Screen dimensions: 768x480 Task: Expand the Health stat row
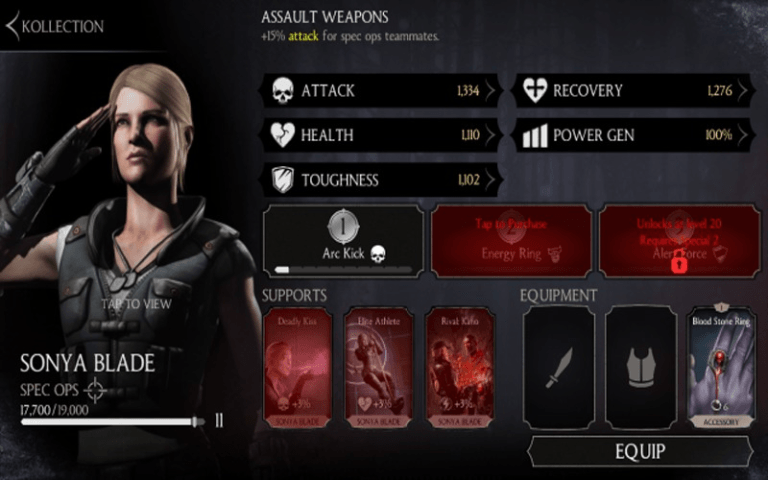click(381, 135)
